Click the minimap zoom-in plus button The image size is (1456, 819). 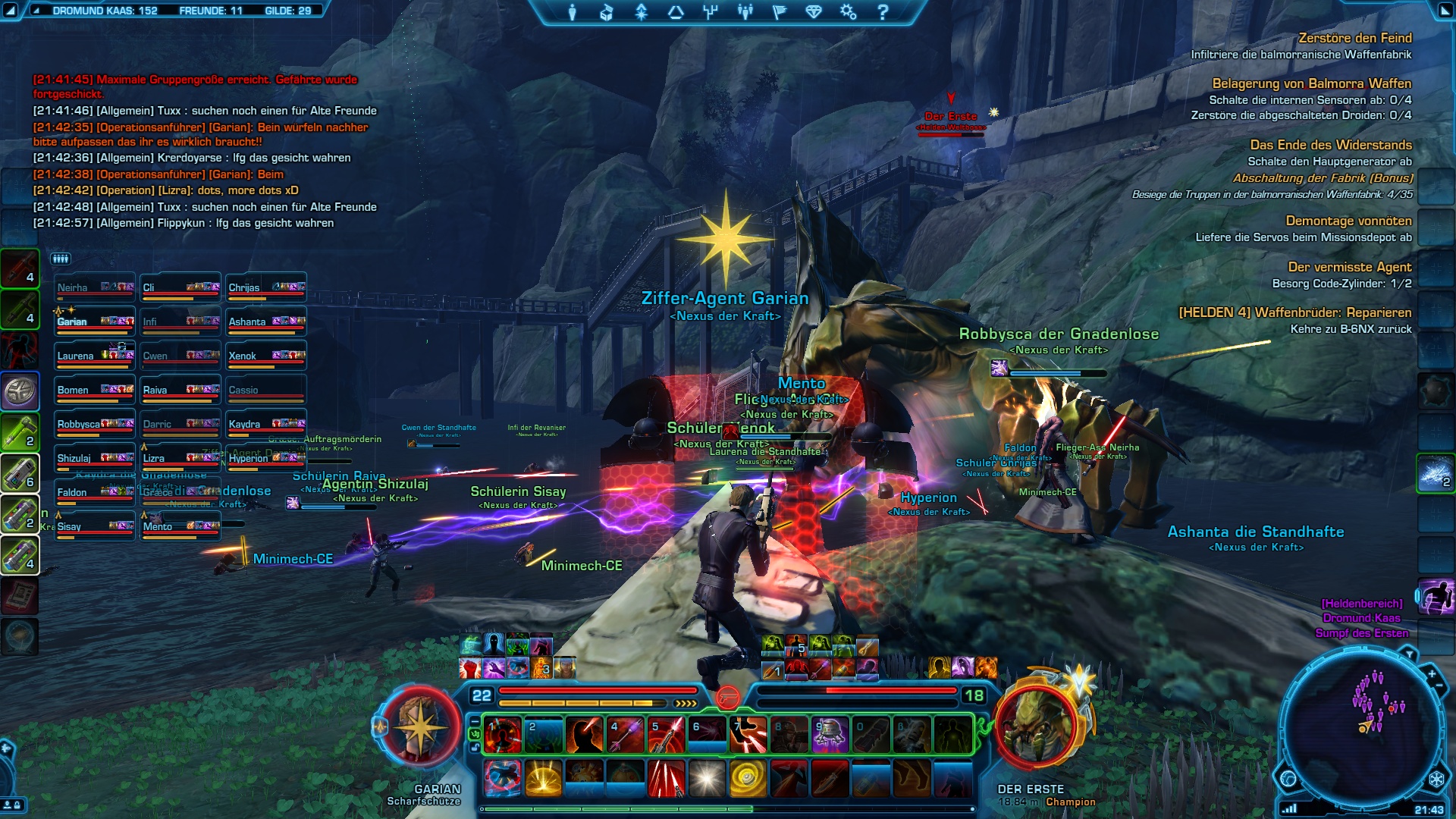(x=1431, y=673)
